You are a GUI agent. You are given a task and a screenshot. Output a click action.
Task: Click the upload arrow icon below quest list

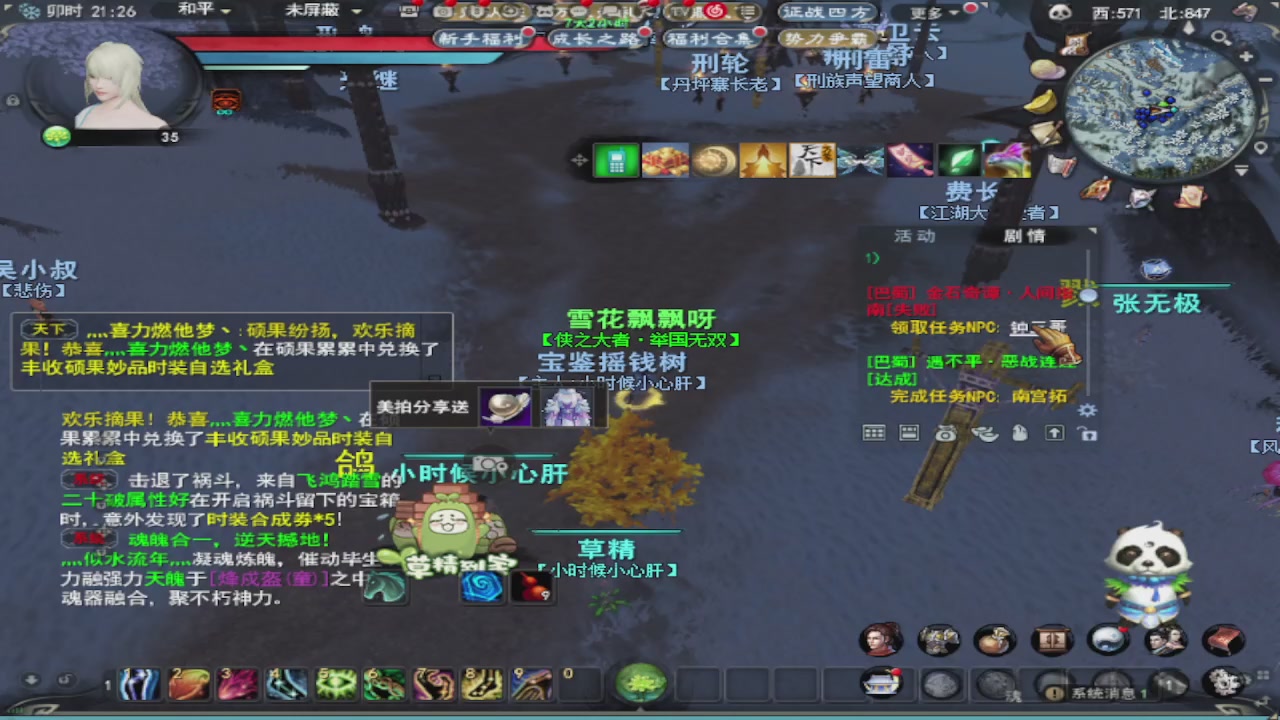[x=1055, y=433]
